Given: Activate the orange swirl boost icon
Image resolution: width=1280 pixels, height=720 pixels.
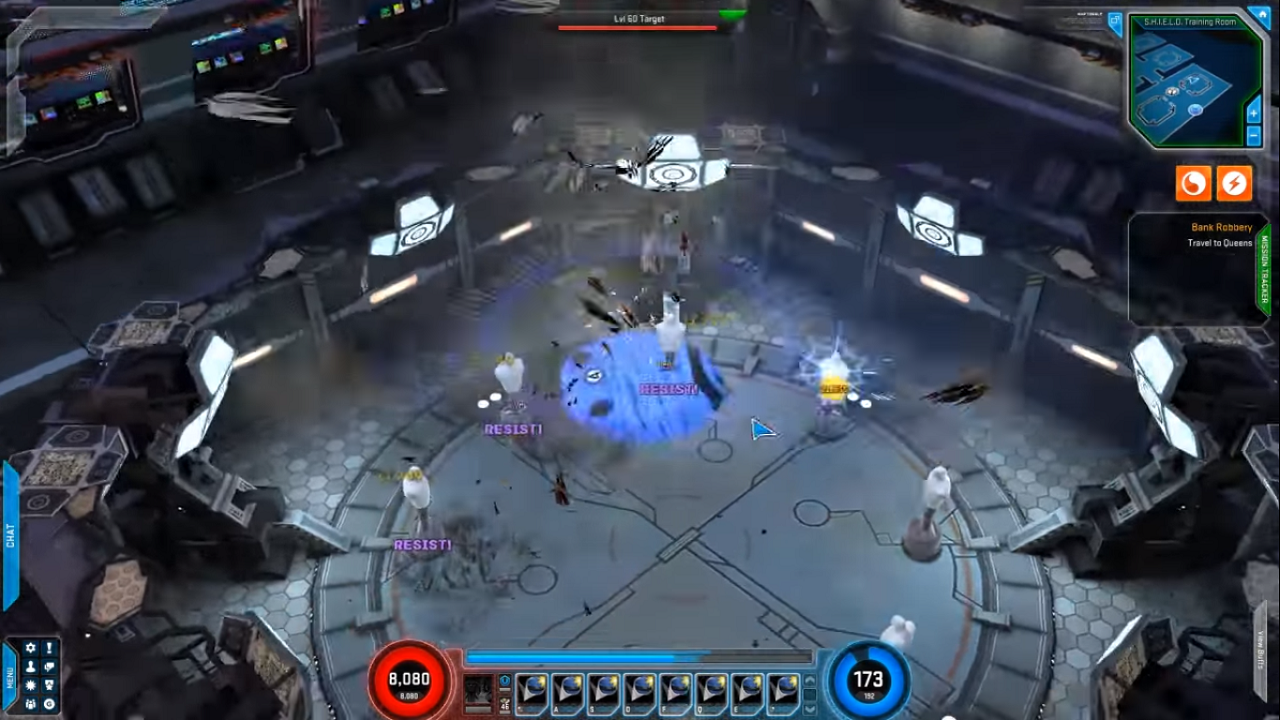Looking at the screenshot, I should coord(1193,183).
